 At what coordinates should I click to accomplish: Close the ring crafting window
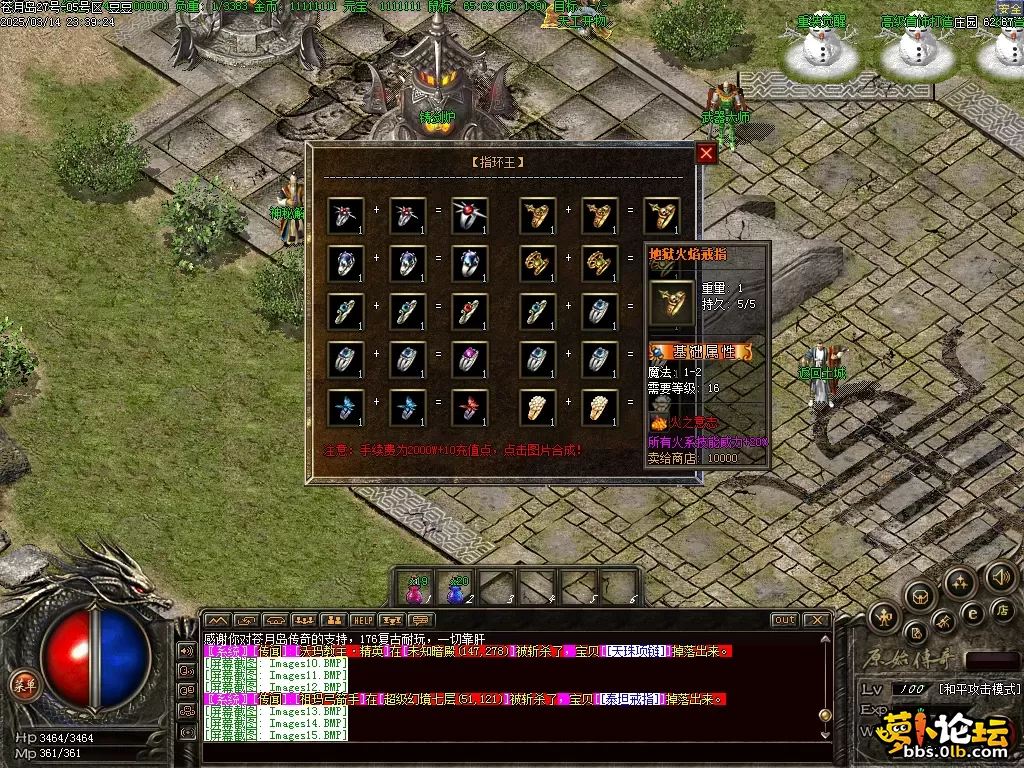tap(706, 153)
